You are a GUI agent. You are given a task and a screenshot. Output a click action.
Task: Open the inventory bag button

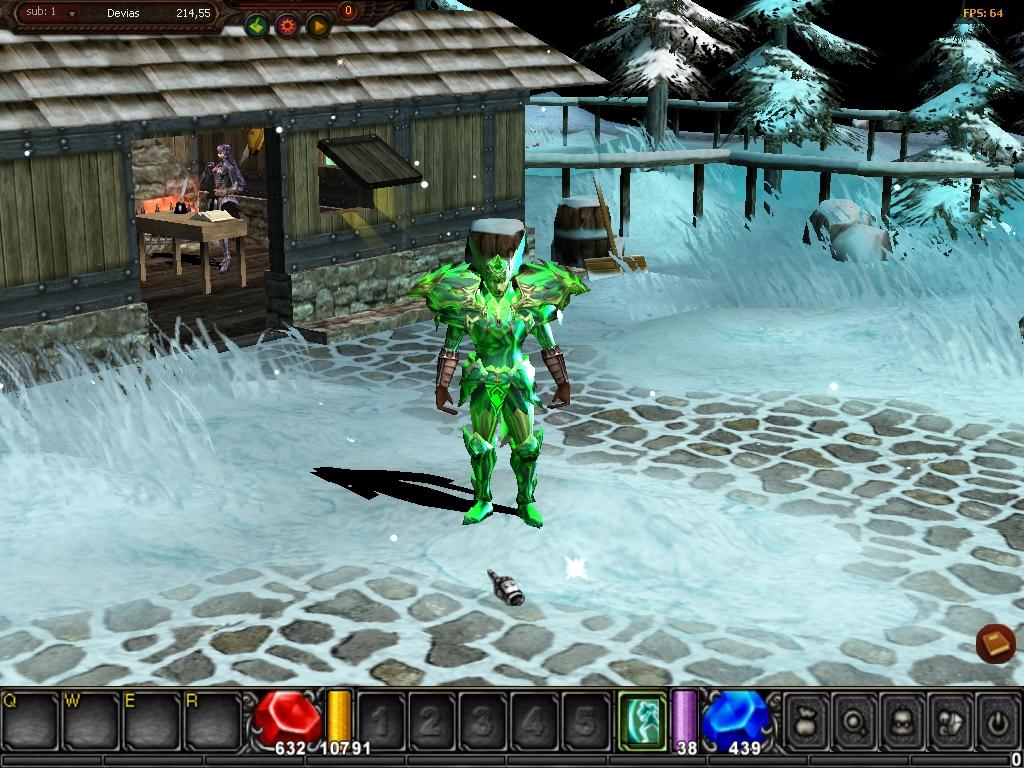point(807,720)
